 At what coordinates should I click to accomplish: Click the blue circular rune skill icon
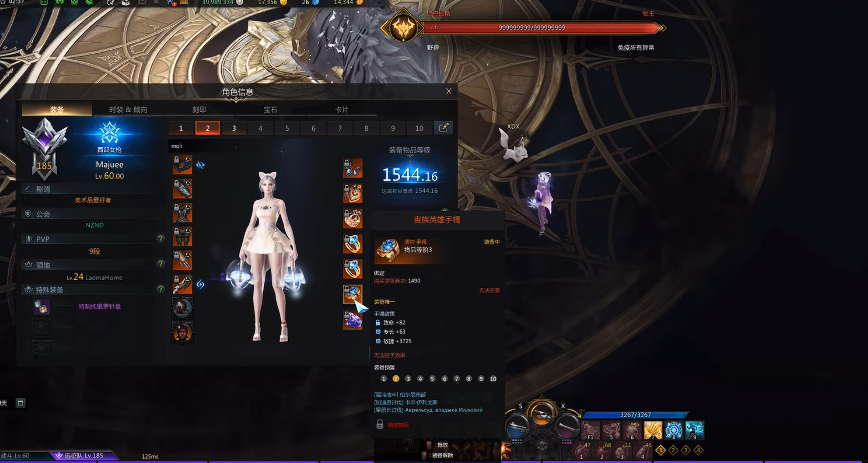pyautogui.click(x=673, y=430)
